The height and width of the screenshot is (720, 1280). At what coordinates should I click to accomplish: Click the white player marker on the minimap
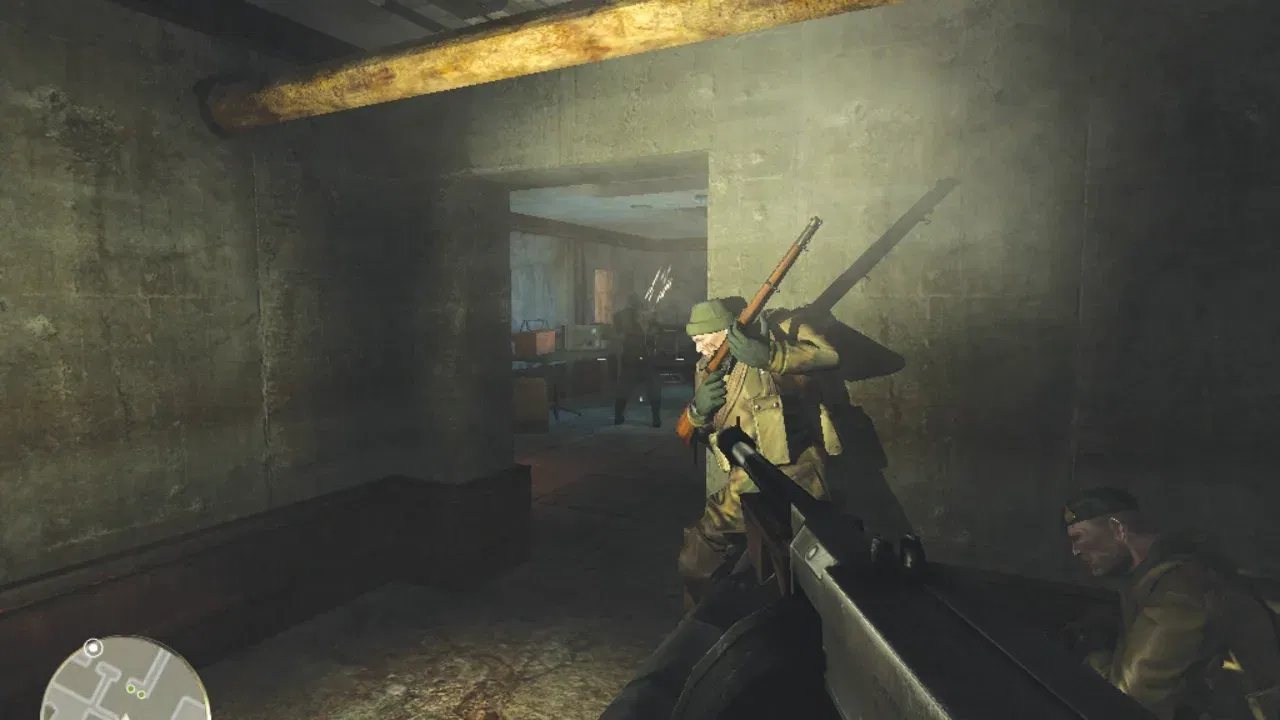tap(93, 646)
